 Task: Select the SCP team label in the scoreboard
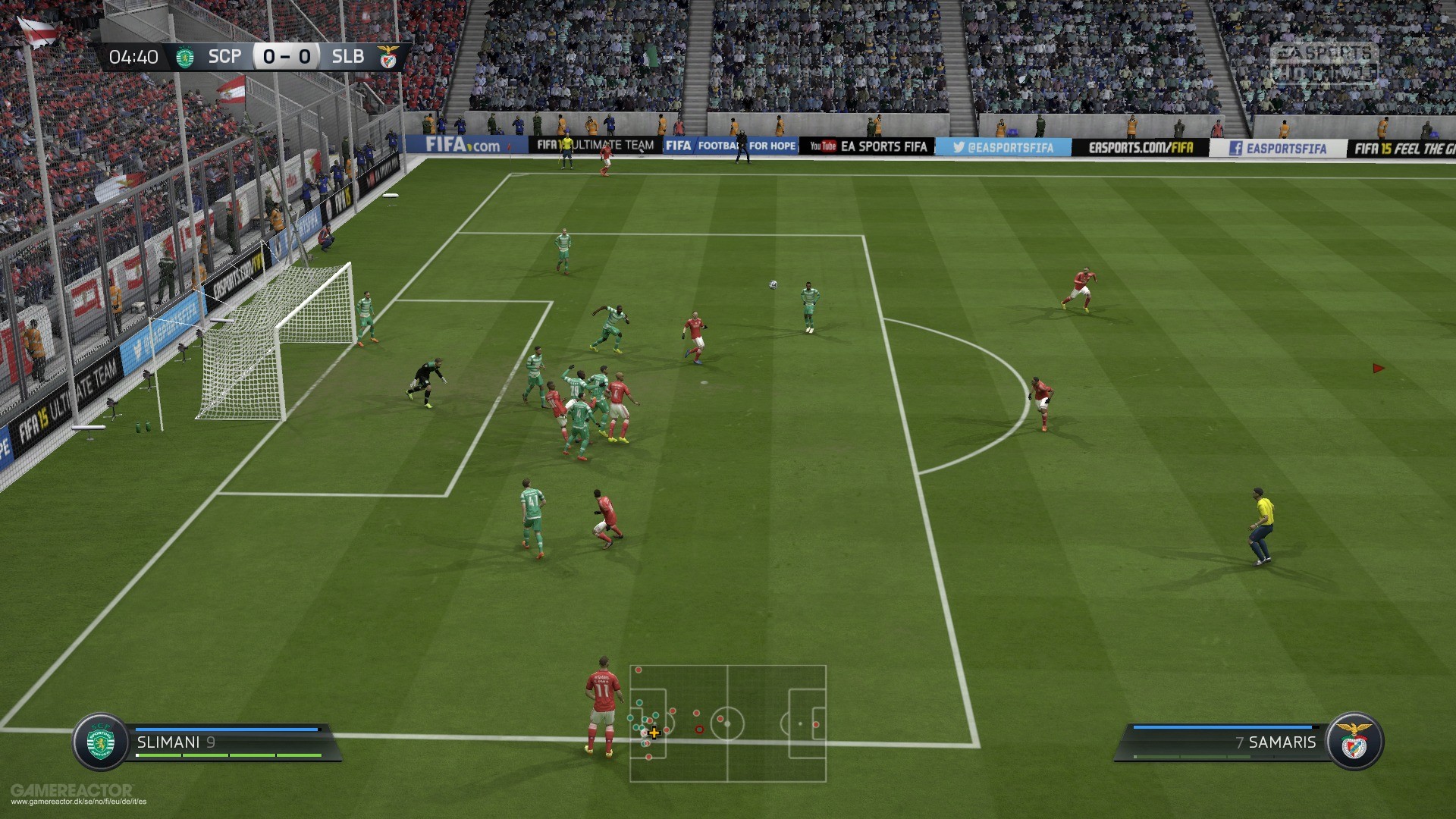[224, 55]
